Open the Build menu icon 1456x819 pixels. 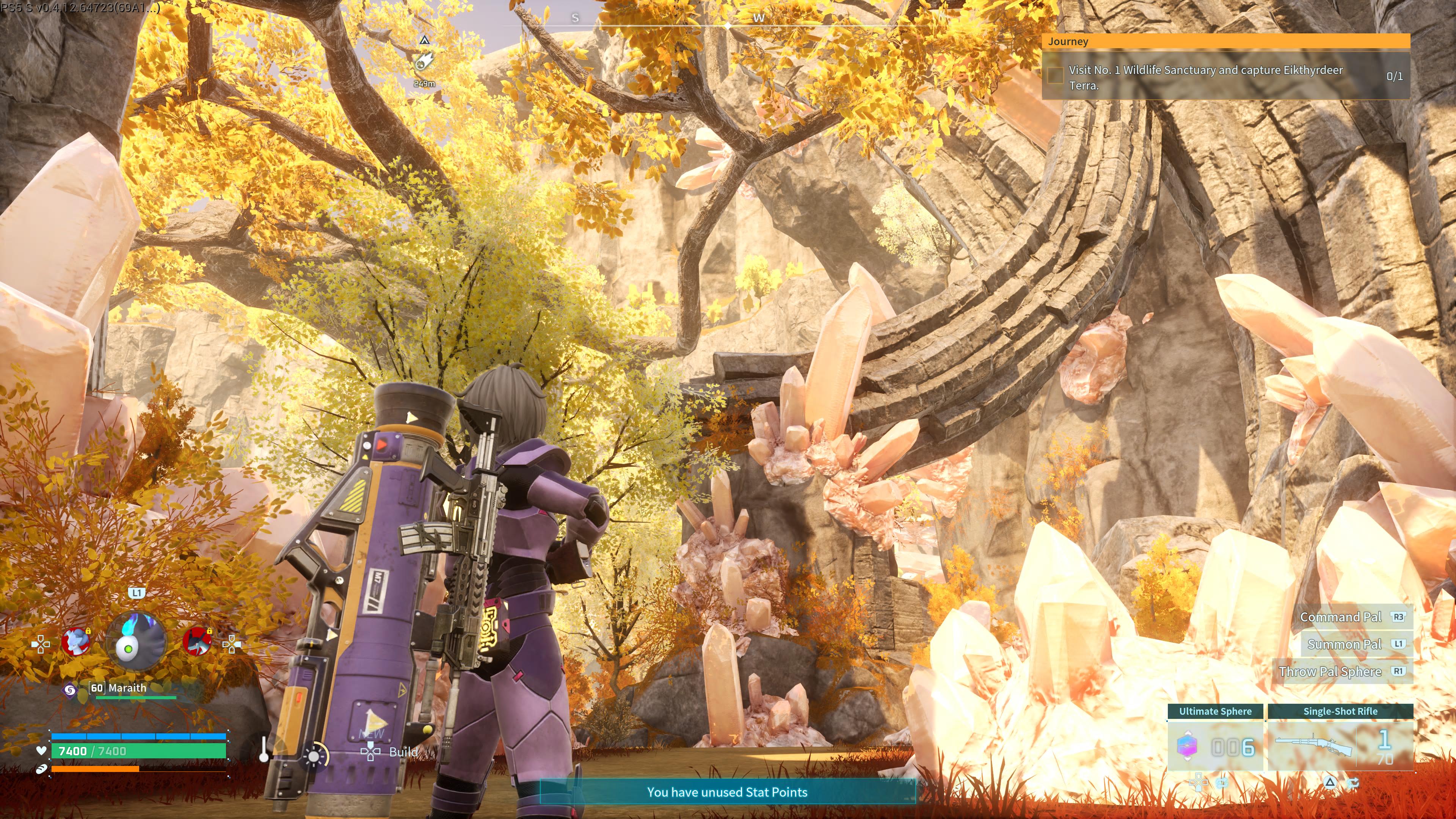tap(370, 752)
